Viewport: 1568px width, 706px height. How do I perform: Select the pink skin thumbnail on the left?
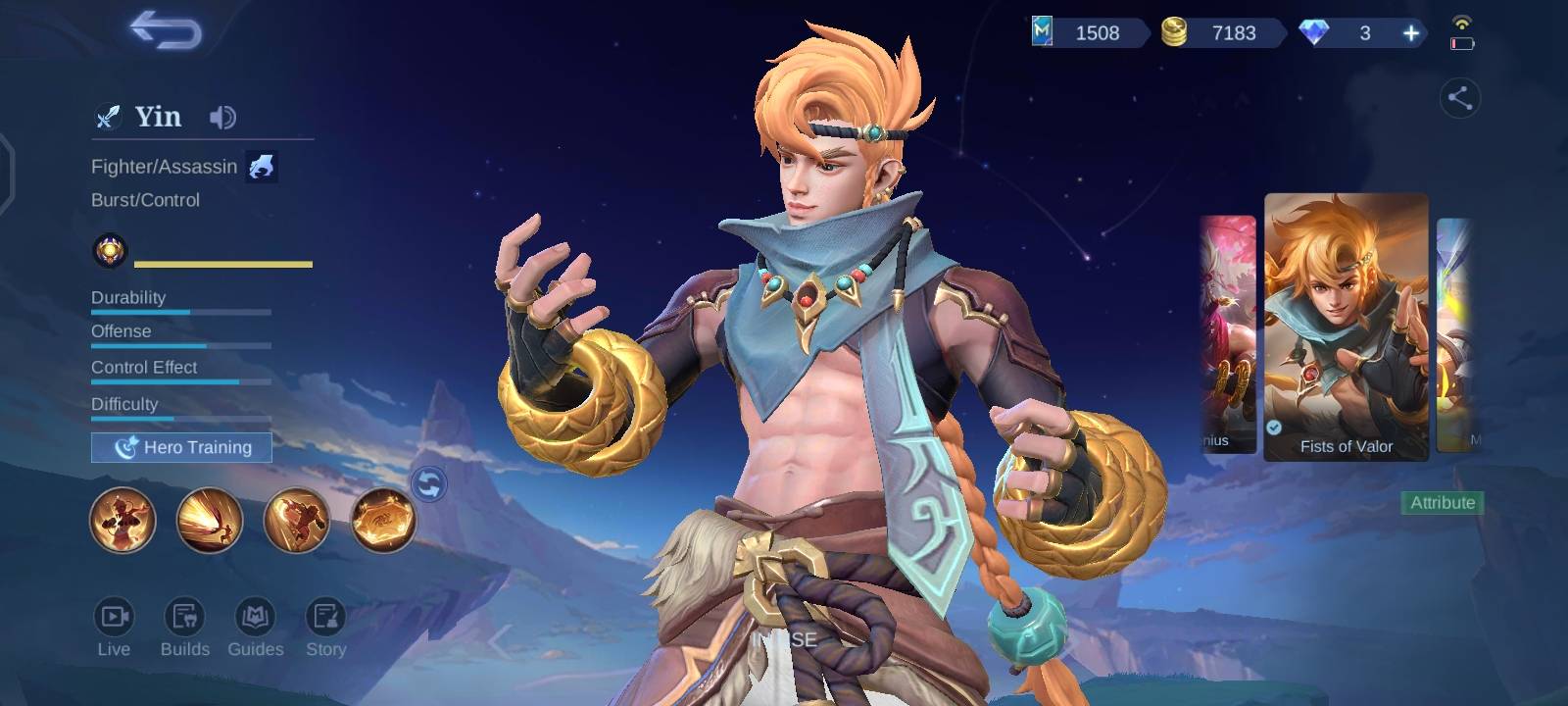pyautogui.click(x=1228, y=333)
